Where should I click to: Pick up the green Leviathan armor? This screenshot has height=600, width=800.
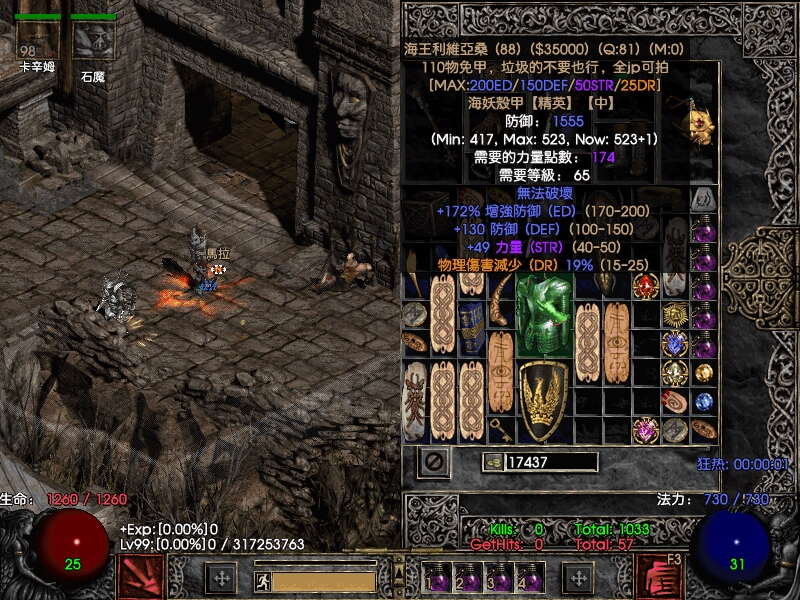544,315
